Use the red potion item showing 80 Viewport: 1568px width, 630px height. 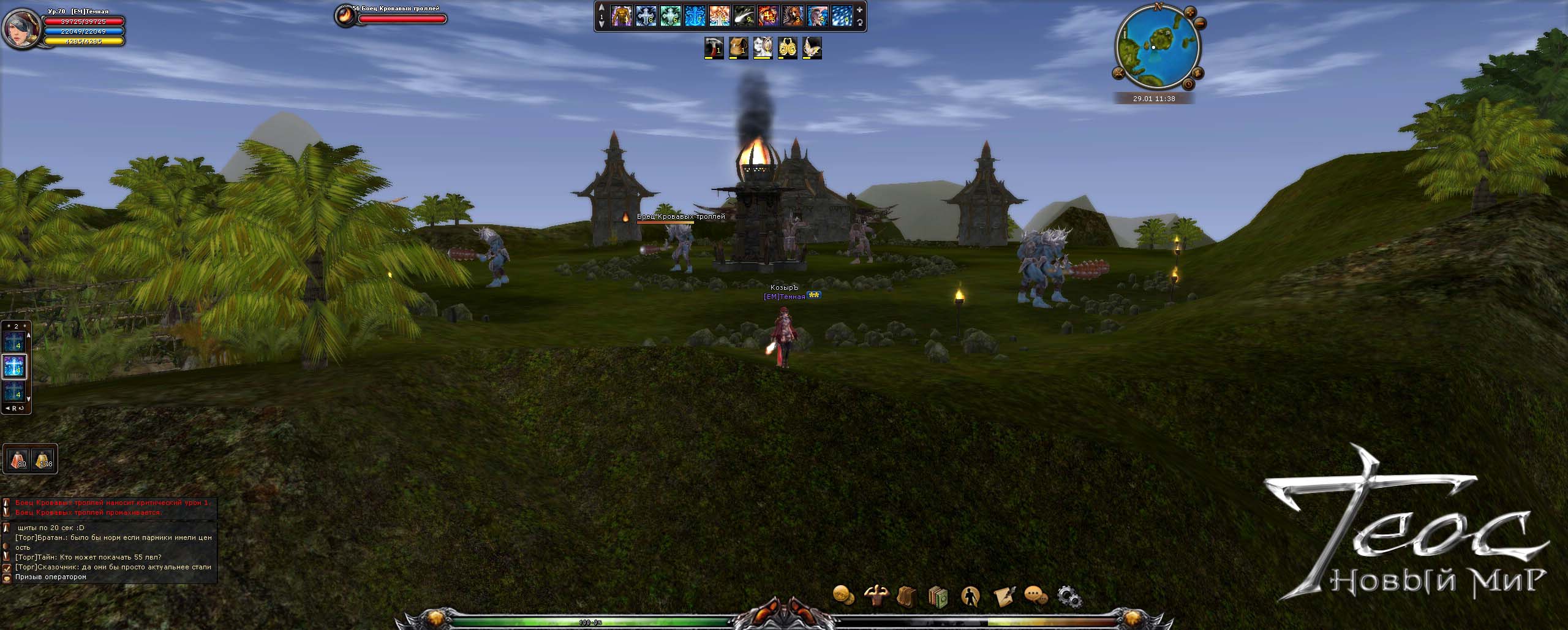(17, 458)
